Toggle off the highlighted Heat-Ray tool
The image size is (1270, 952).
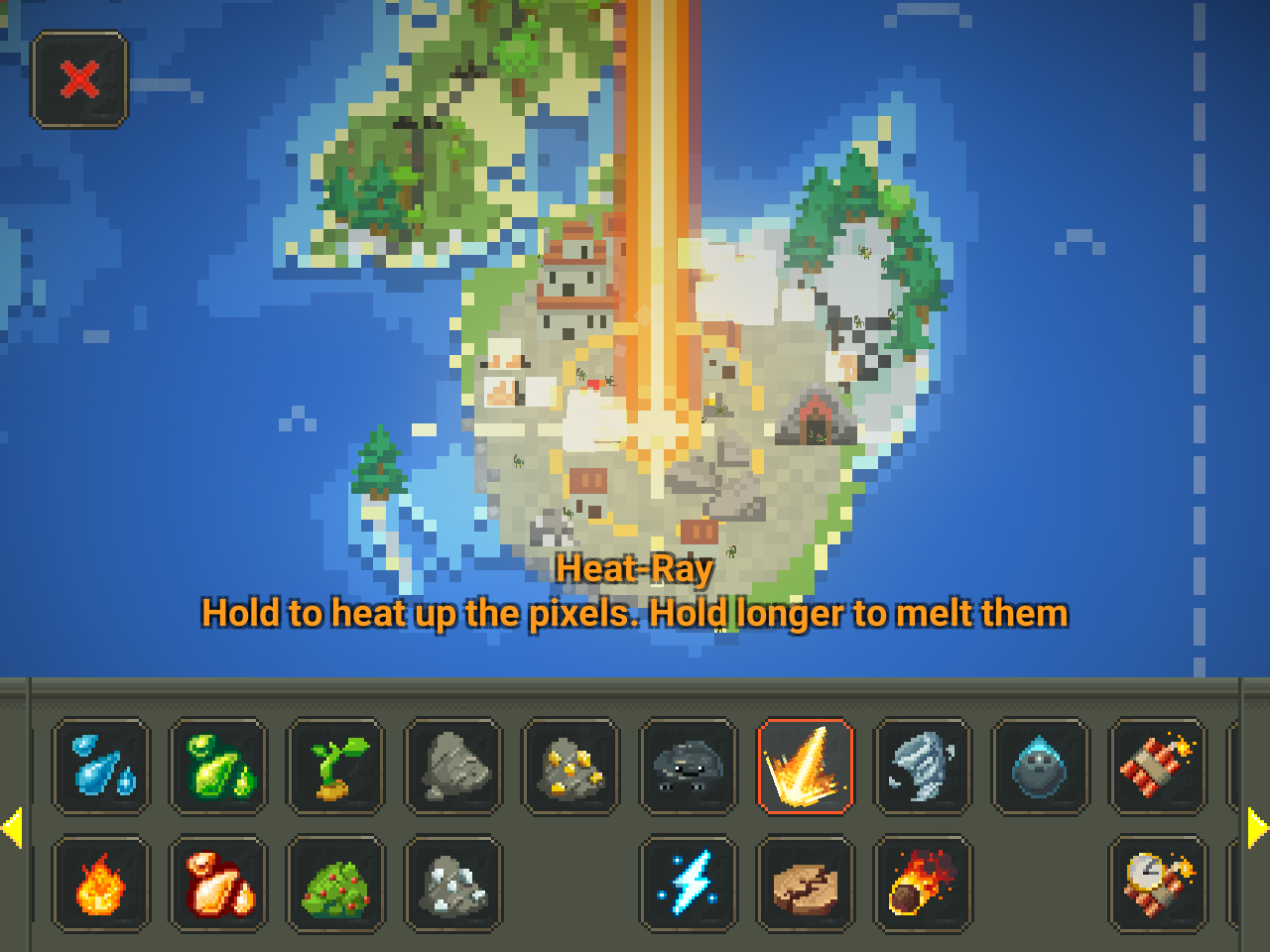tap(805, 767)
